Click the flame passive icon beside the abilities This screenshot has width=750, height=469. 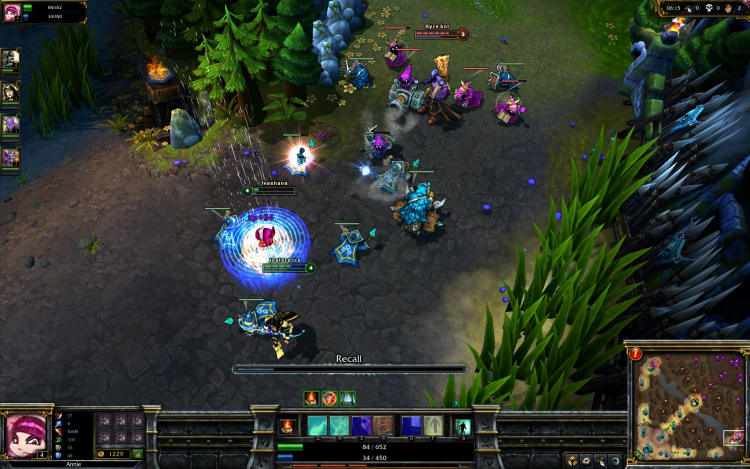pos(288,426)
